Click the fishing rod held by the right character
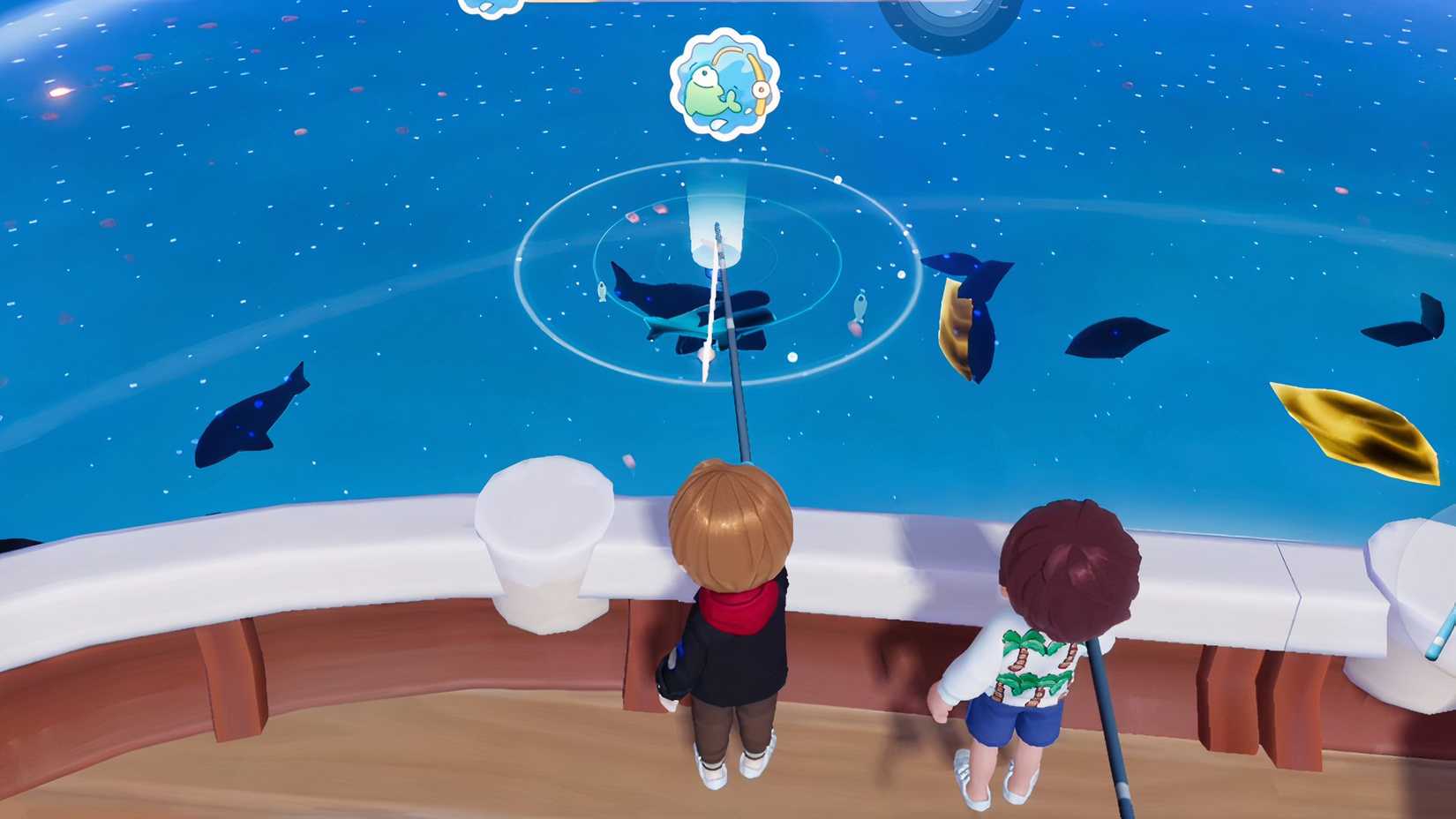The width and height of the screenshot is (1456, 819). [x=1107, y=724]
